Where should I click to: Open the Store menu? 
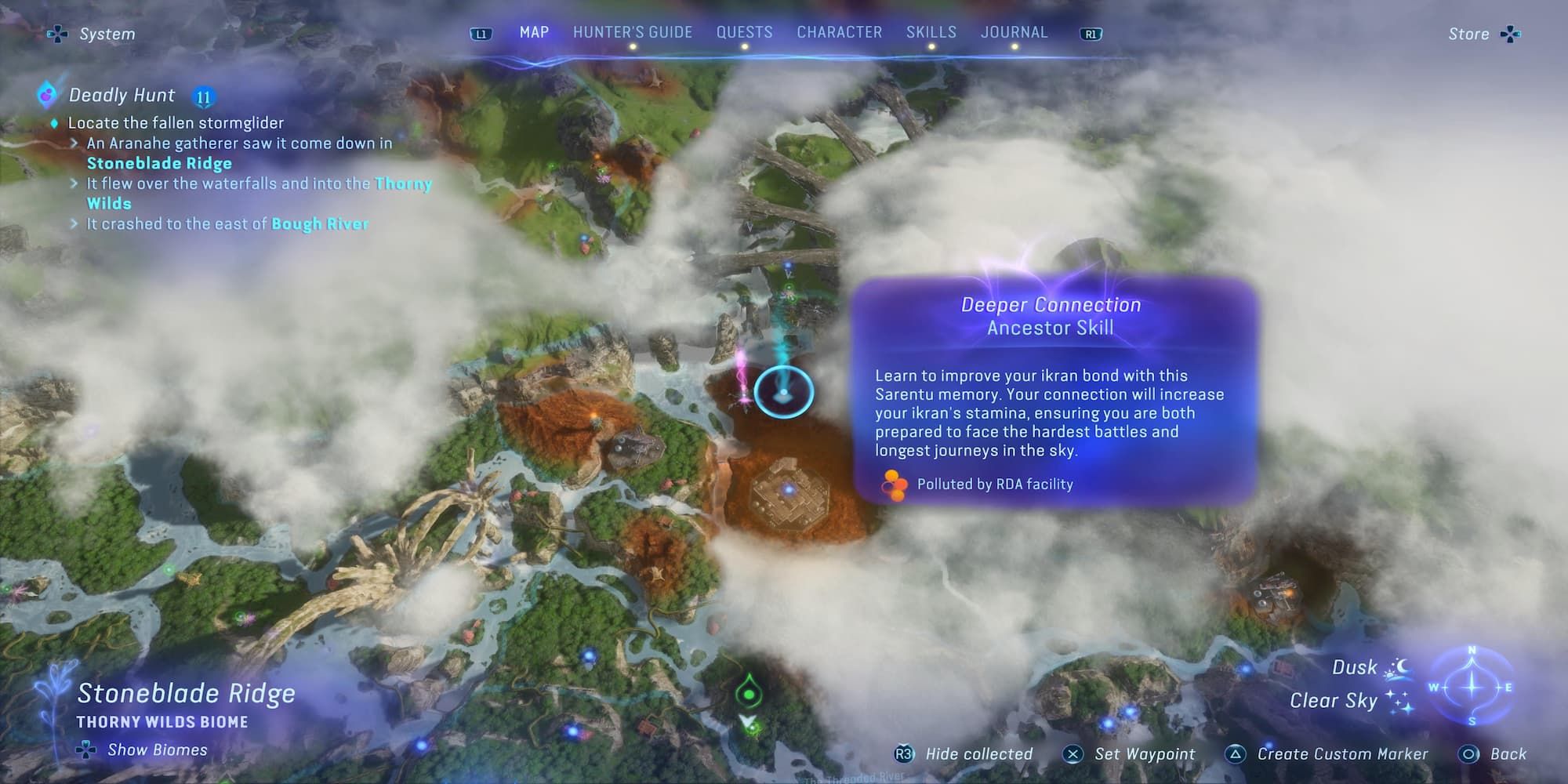click(1467, 33)
